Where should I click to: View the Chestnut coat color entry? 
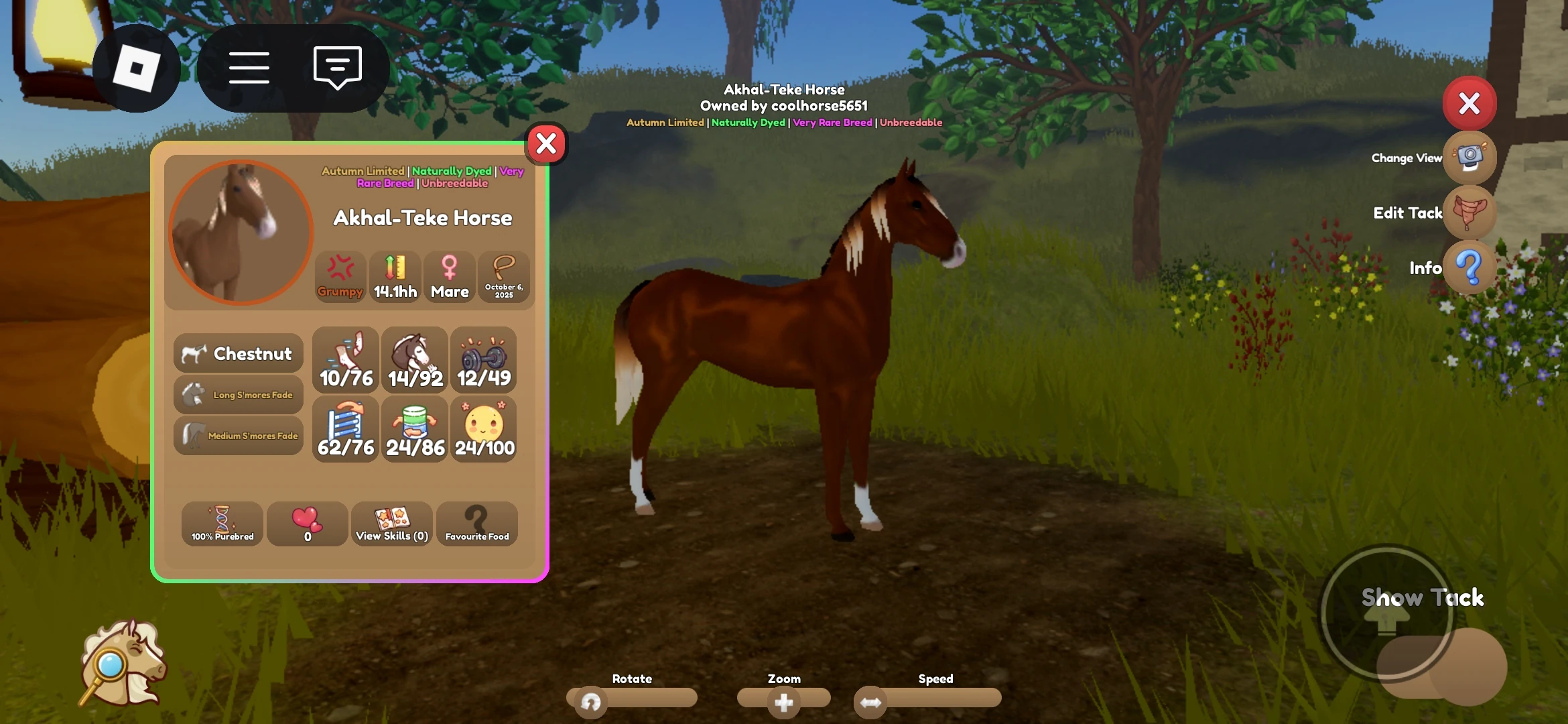(x=239, y=353)
